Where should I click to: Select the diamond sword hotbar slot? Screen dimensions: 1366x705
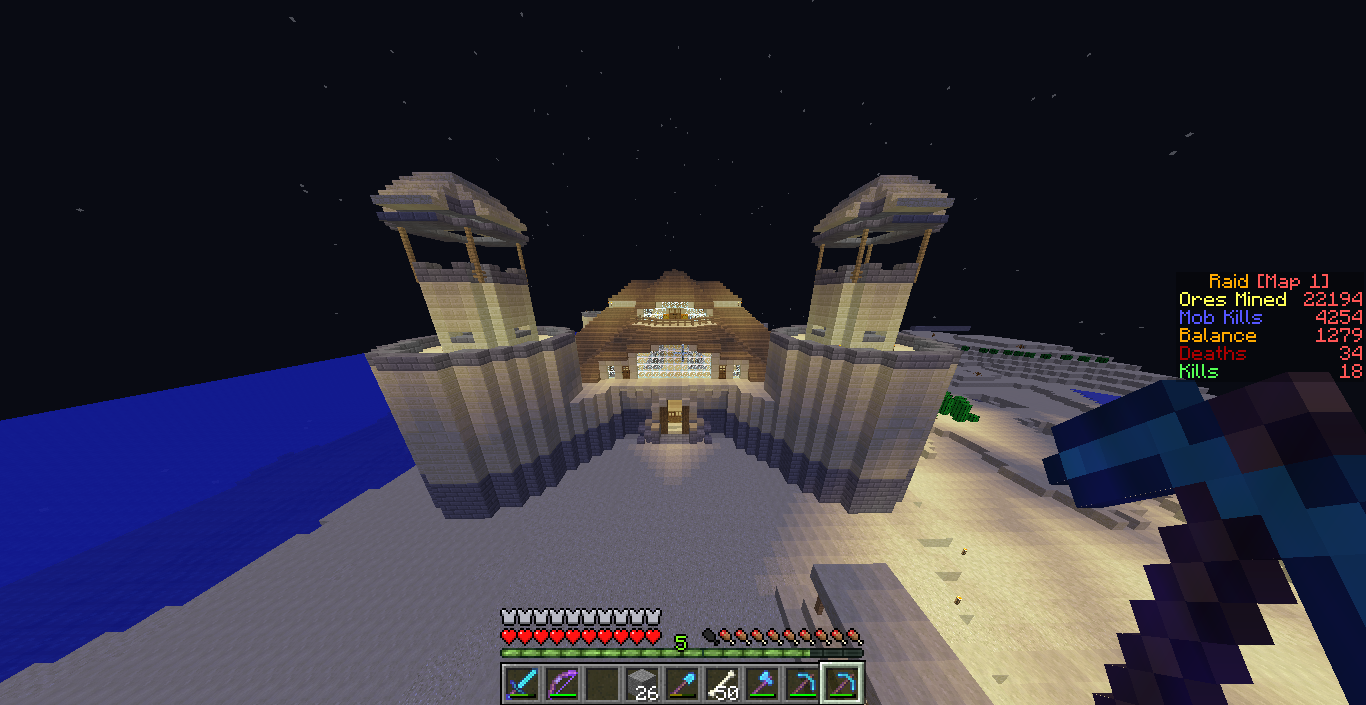(x=522, y=684)
